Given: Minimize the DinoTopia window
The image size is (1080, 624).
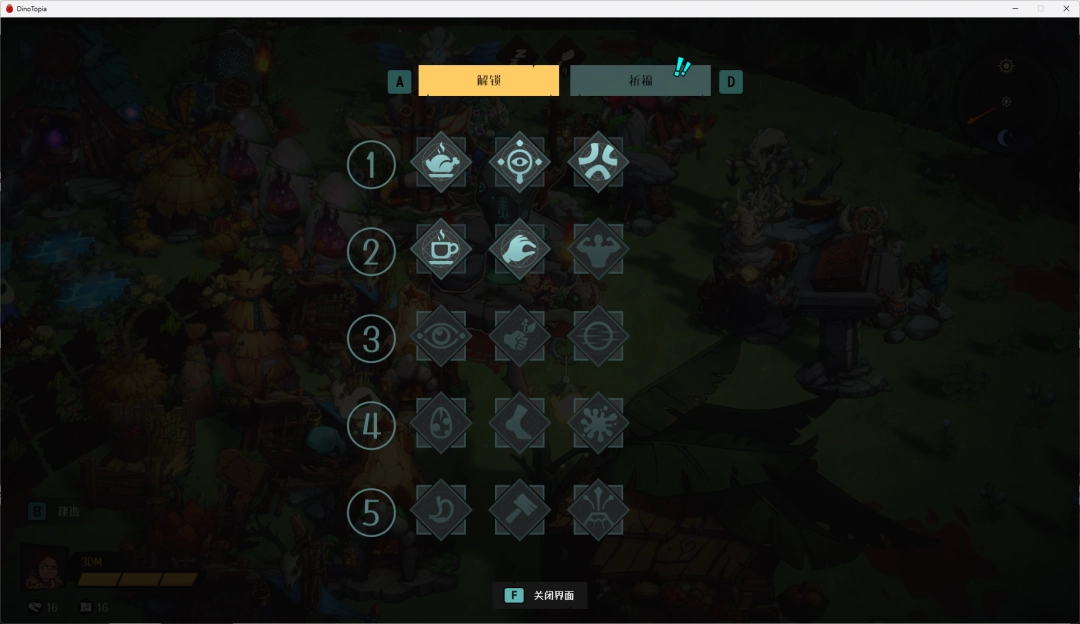Looking at the screenshot, I should click(x=1015, y=8).
